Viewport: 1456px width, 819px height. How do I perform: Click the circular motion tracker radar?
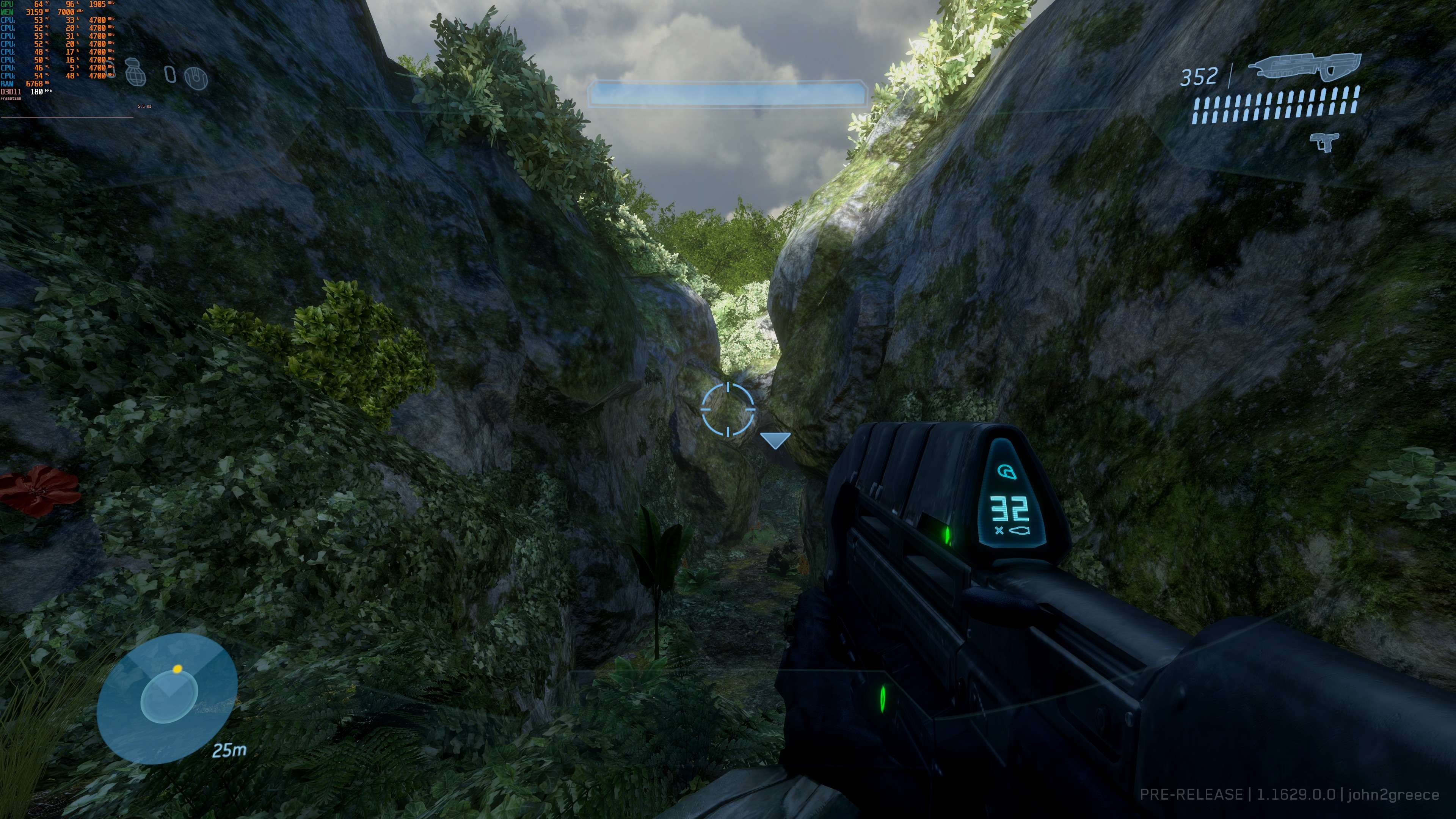(x=167, y=698)
